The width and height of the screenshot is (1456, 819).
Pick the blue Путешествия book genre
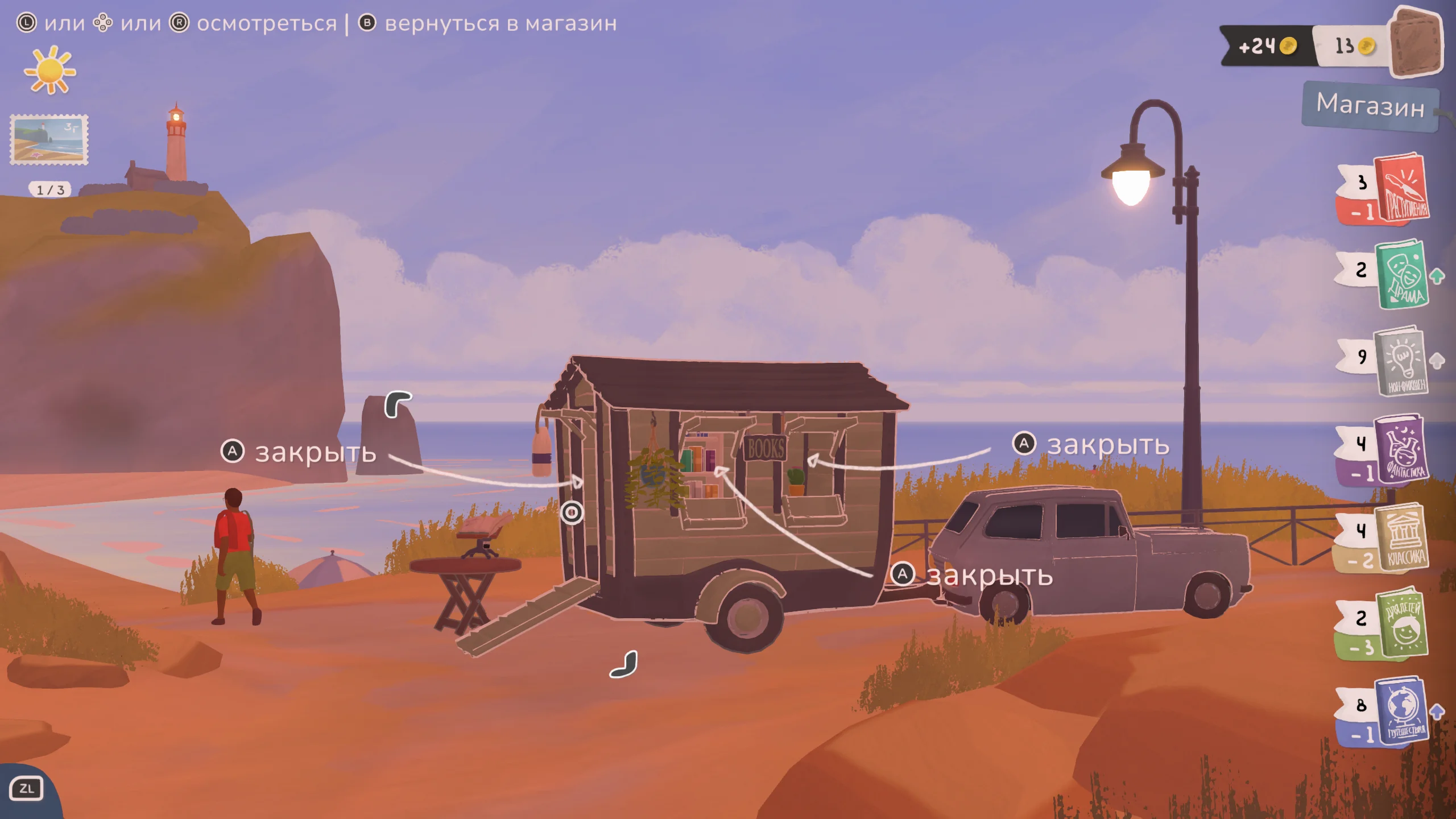point(1403,711)
